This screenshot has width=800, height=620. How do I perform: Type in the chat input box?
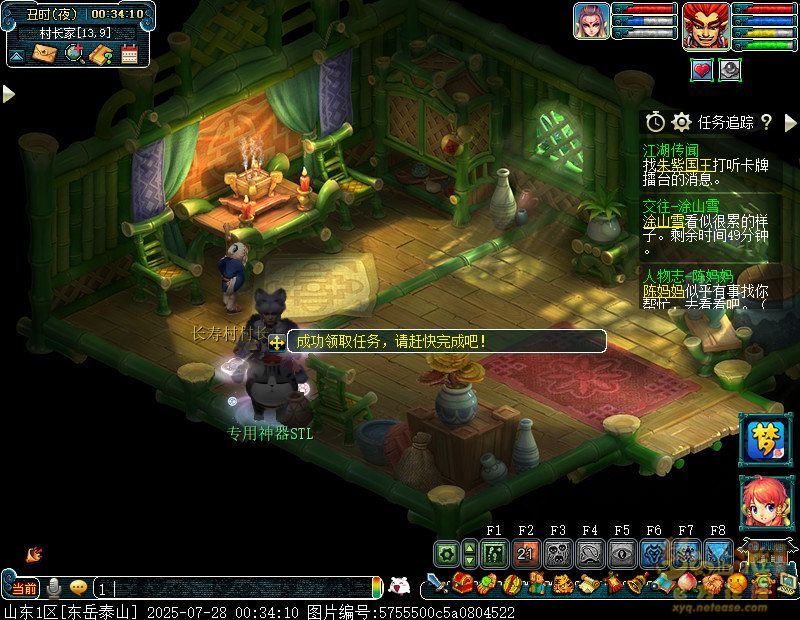click(240, 588)
